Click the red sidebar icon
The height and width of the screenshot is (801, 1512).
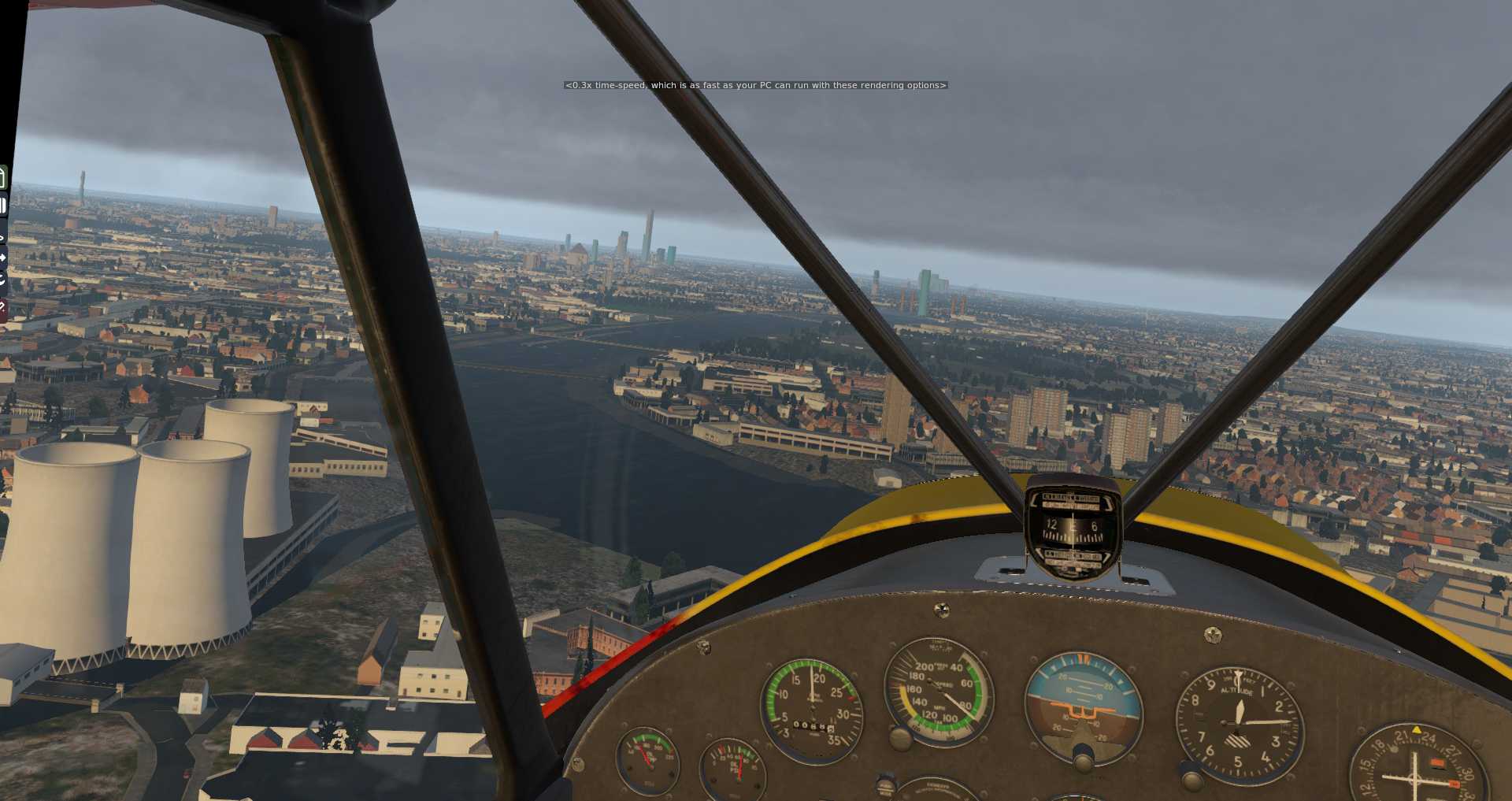pos(3,307)
